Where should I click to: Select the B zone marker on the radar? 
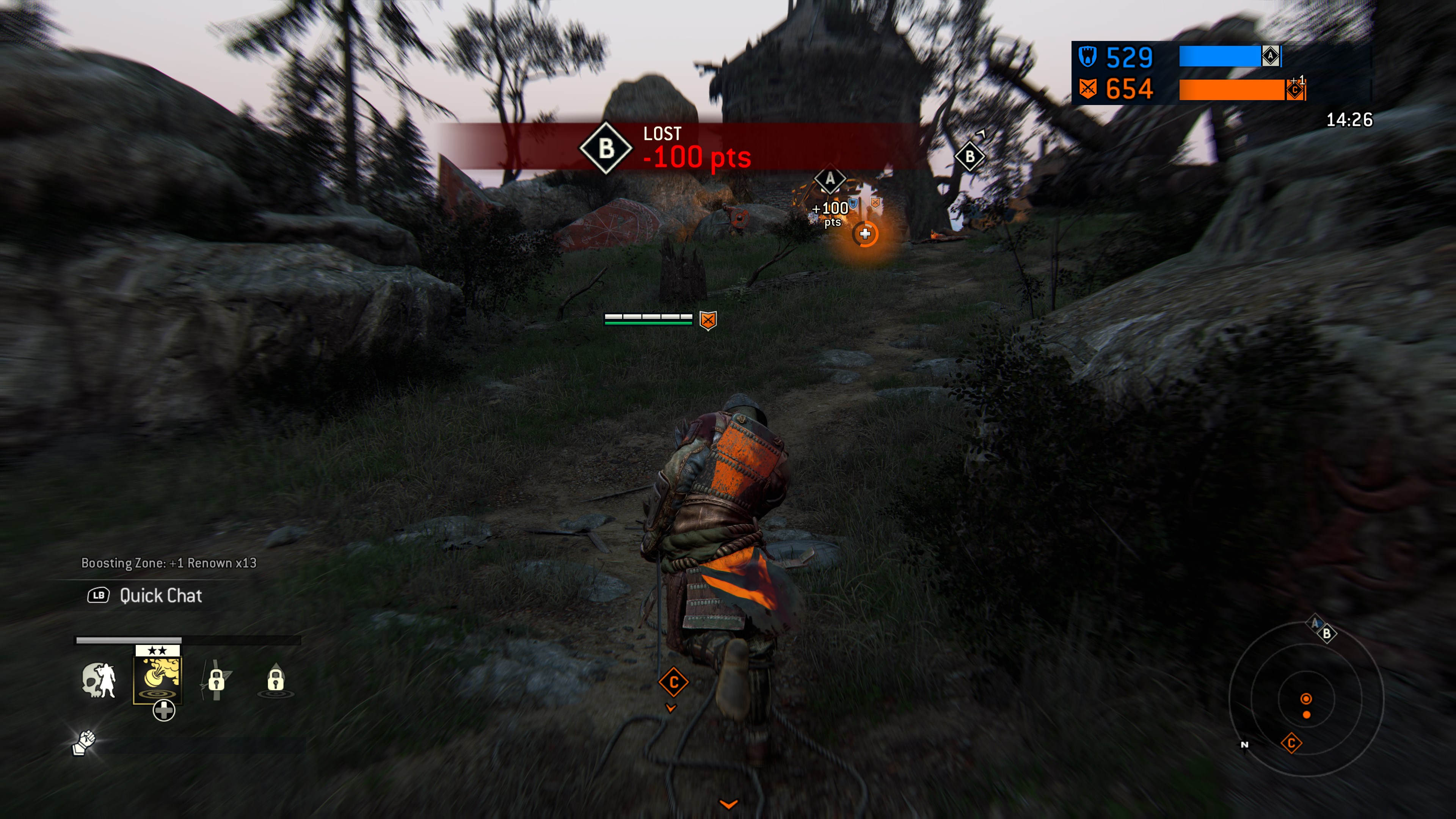(1327, 634)
